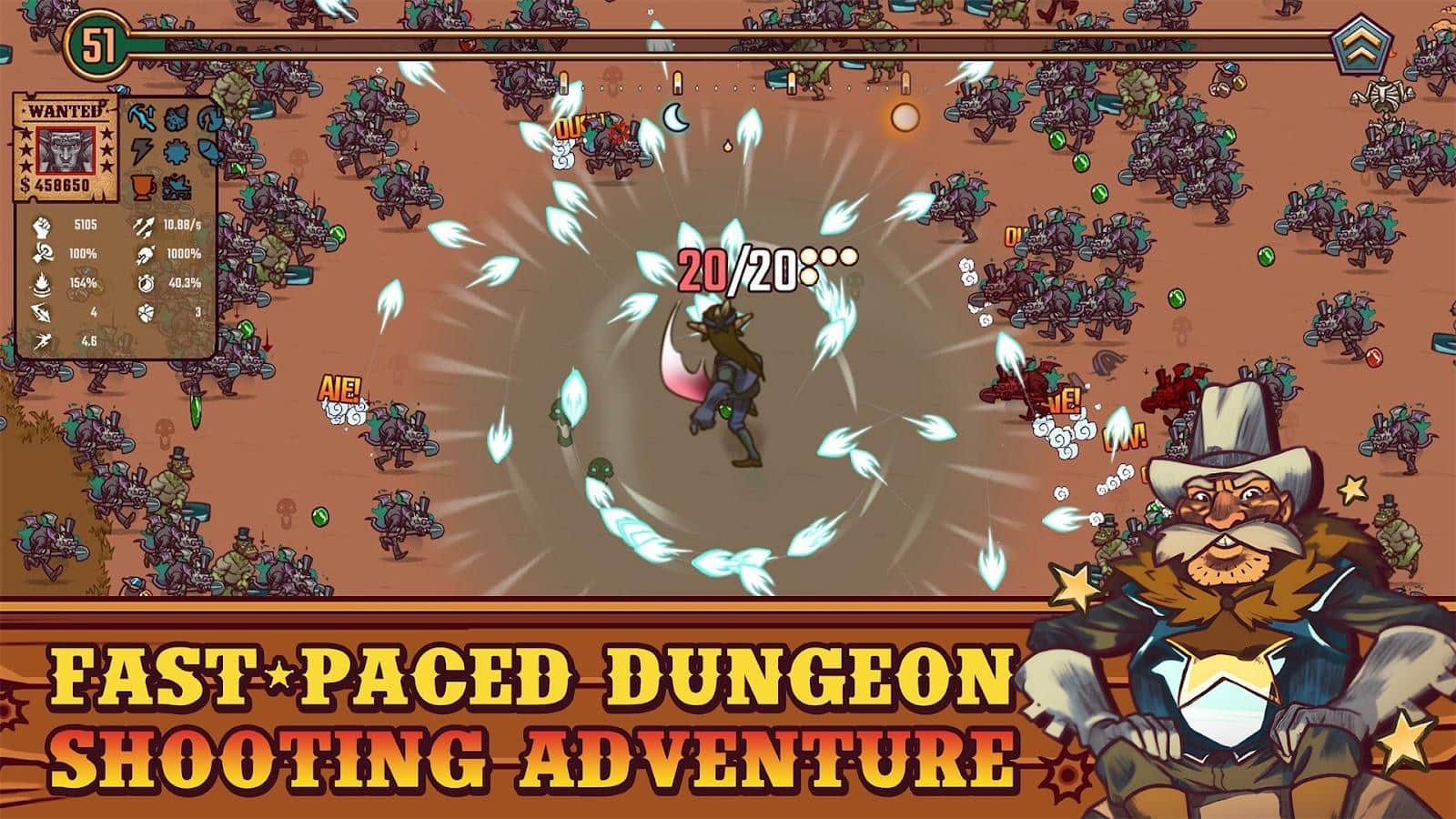The width and height of the screenshot is (1456, 819).
Task: Click the wanted poster character portrait
Action: 66,152
